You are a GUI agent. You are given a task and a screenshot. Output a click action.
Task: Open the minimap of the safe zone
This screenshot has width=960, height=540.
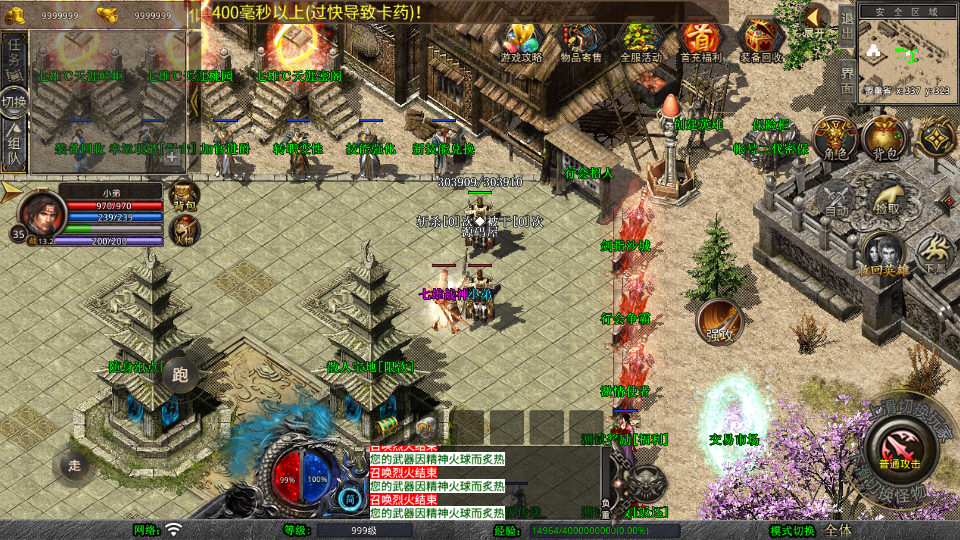[x=906, y=54]
